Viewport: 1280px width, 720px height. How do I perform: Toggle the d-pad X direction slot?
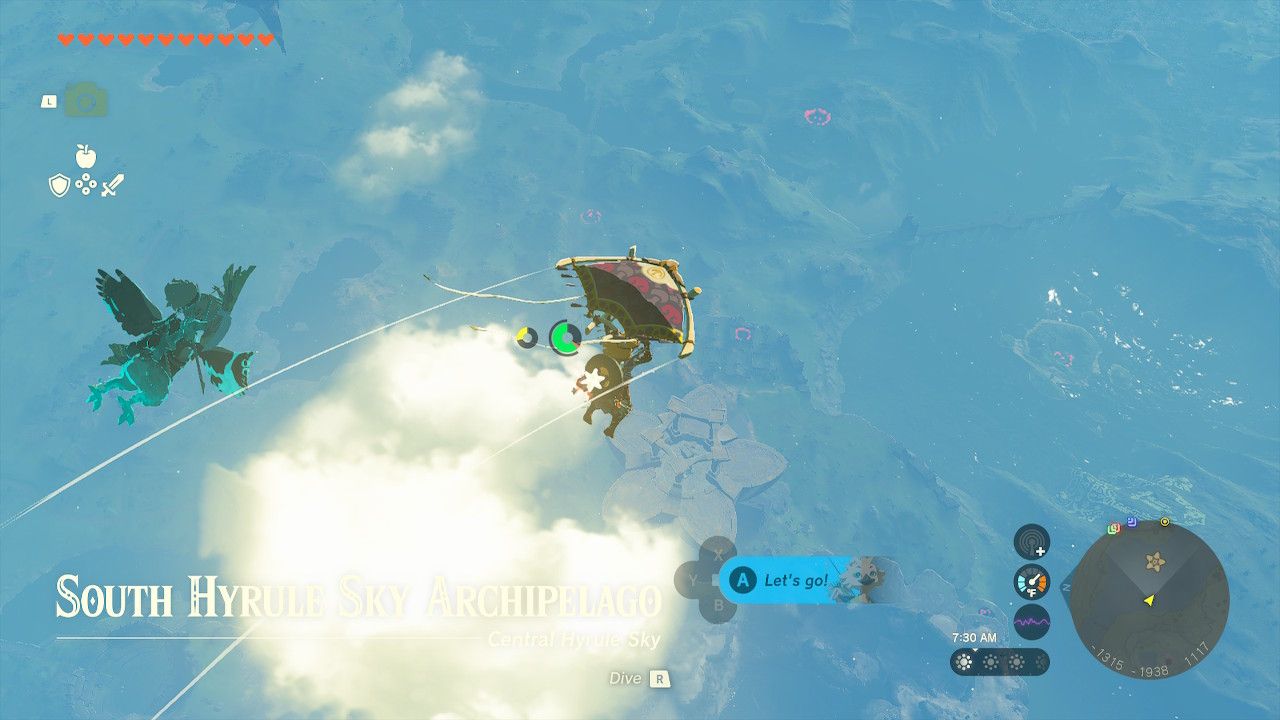716,553
